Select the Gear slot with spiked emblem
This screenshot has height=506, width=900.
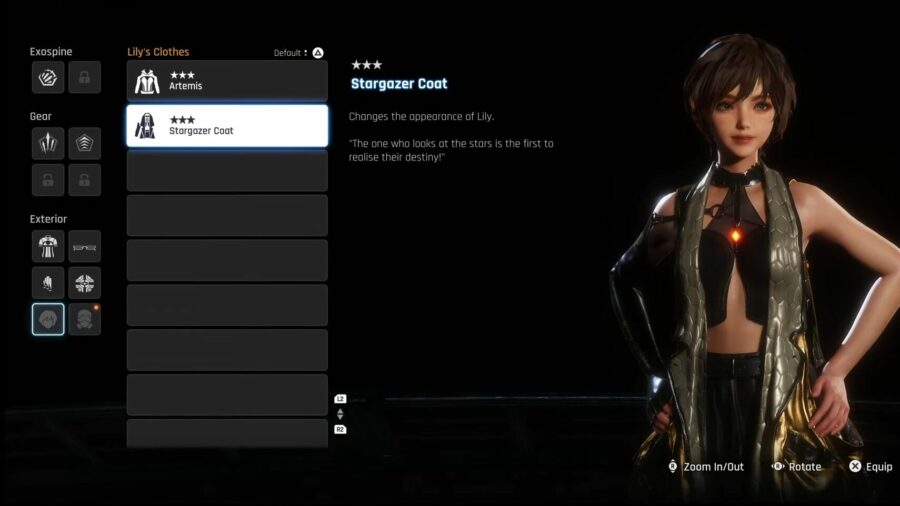(48, 144)
